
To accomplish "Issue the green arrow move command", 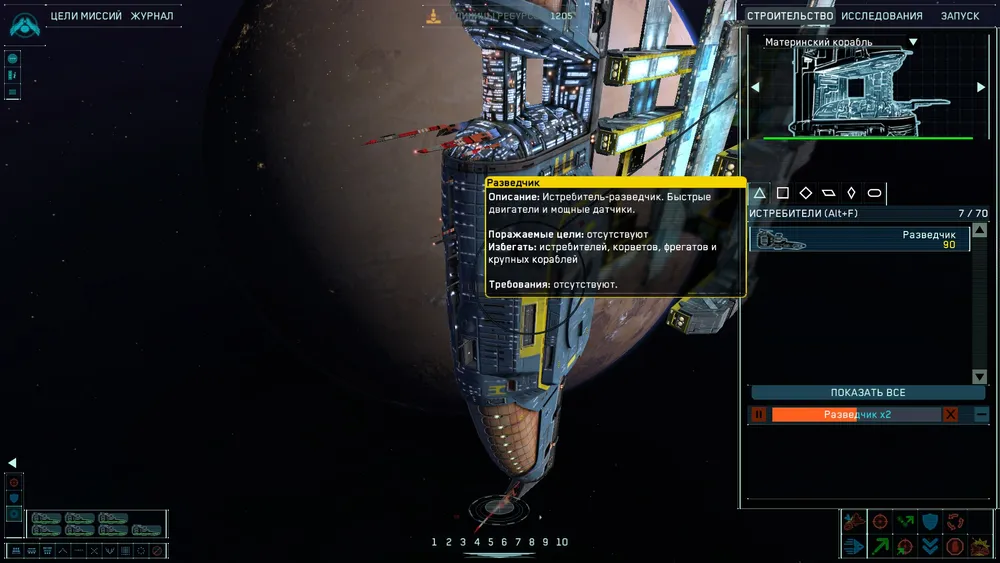I will (881, 546).
